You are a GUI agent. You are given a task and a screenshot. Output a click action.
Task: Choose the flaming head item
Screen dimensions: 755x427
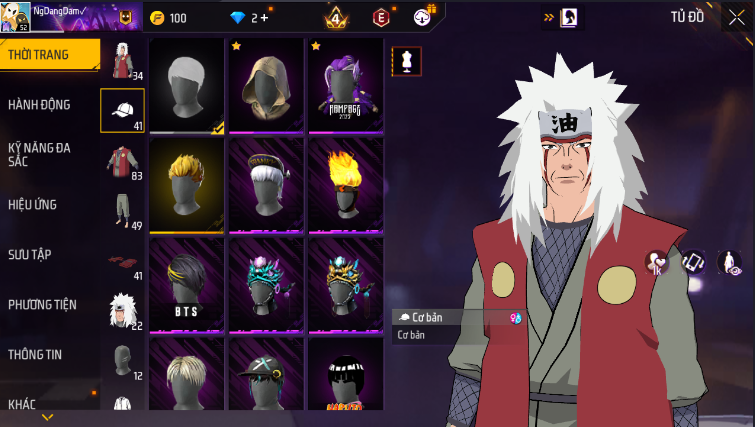tap(345, 184)
